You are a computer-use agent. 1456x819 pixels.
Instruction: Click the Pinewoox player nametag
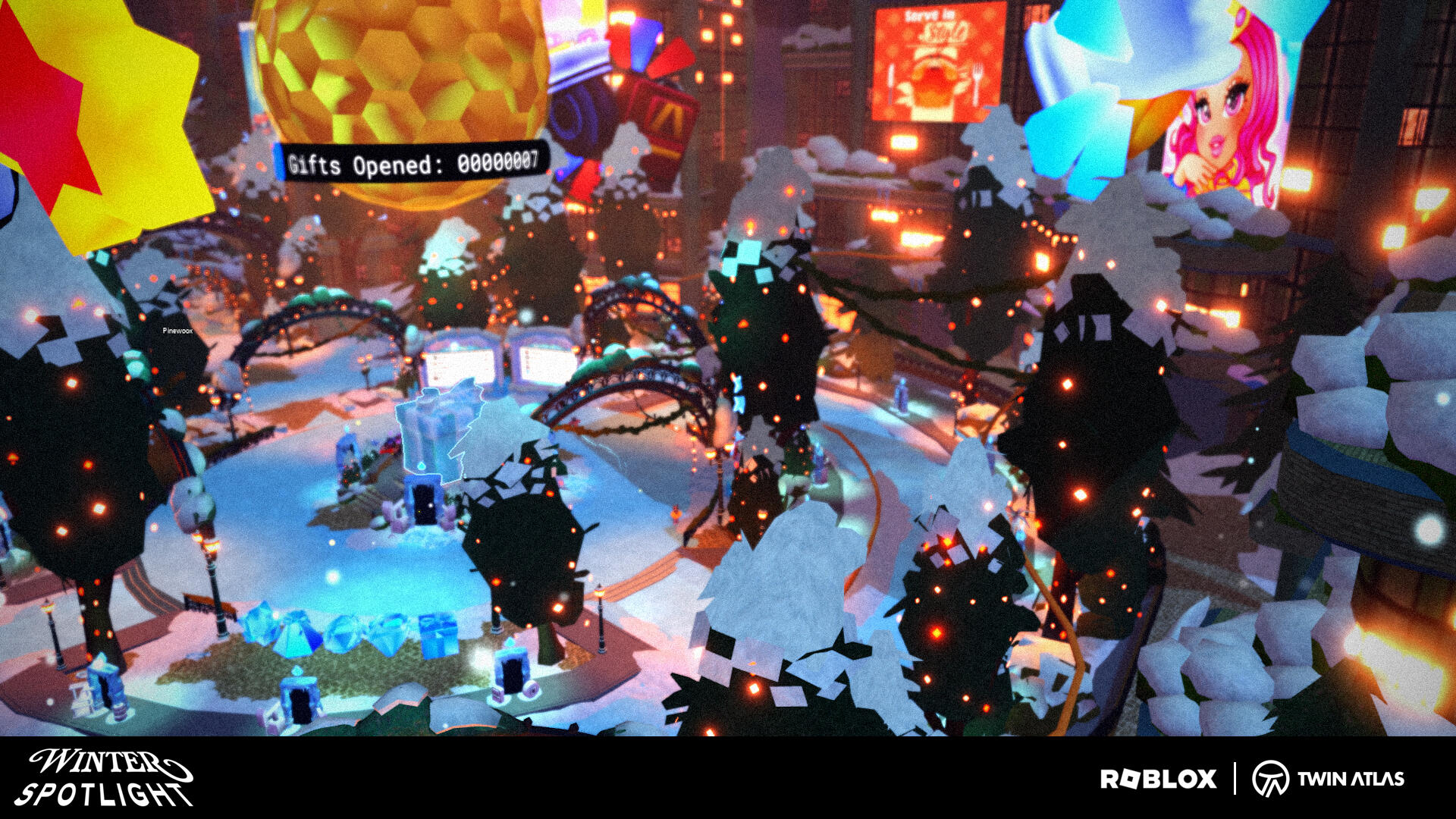coord(176,331)
